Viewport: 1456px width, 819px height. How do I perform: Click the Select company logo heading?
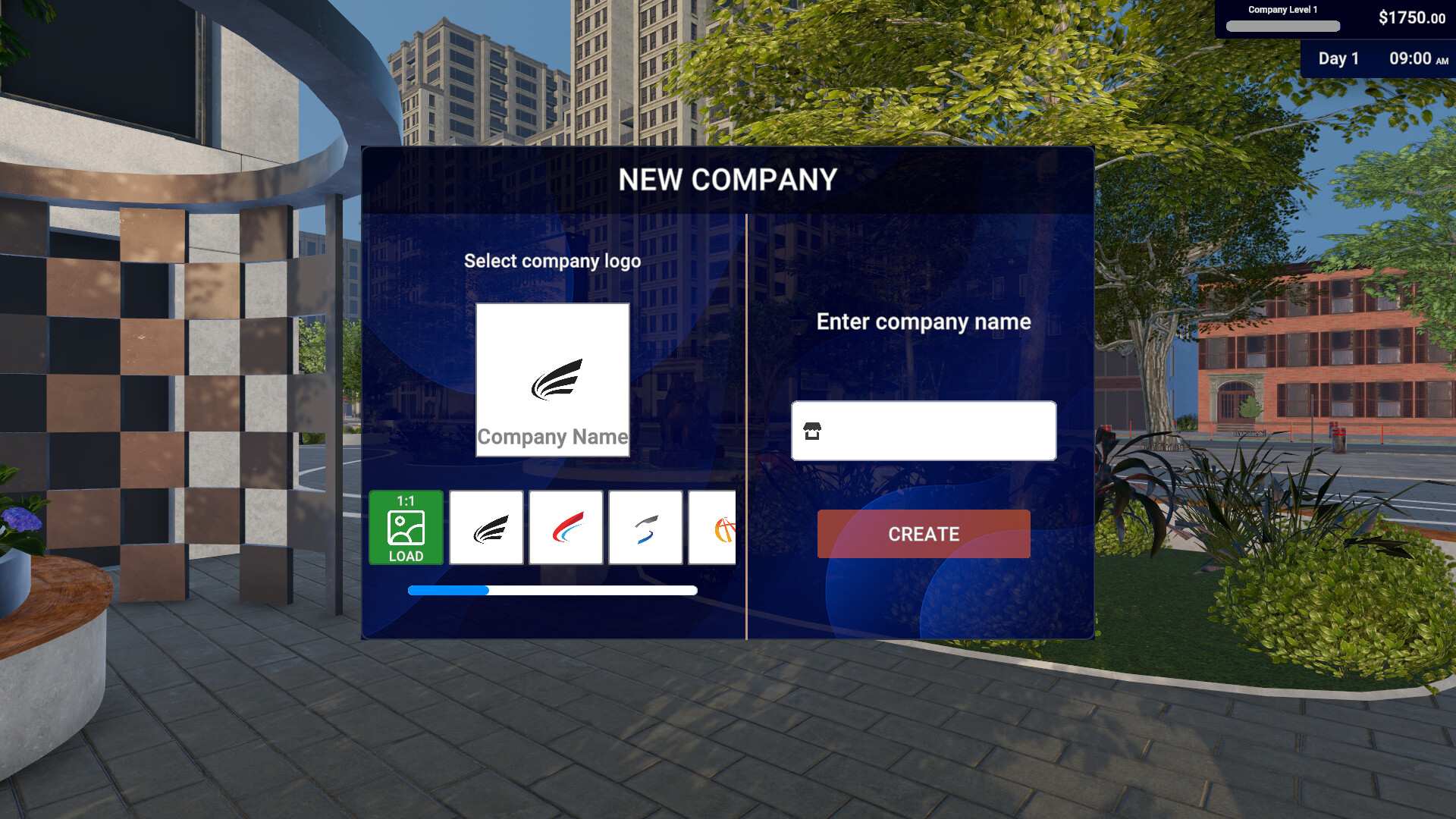coord(552,260)
